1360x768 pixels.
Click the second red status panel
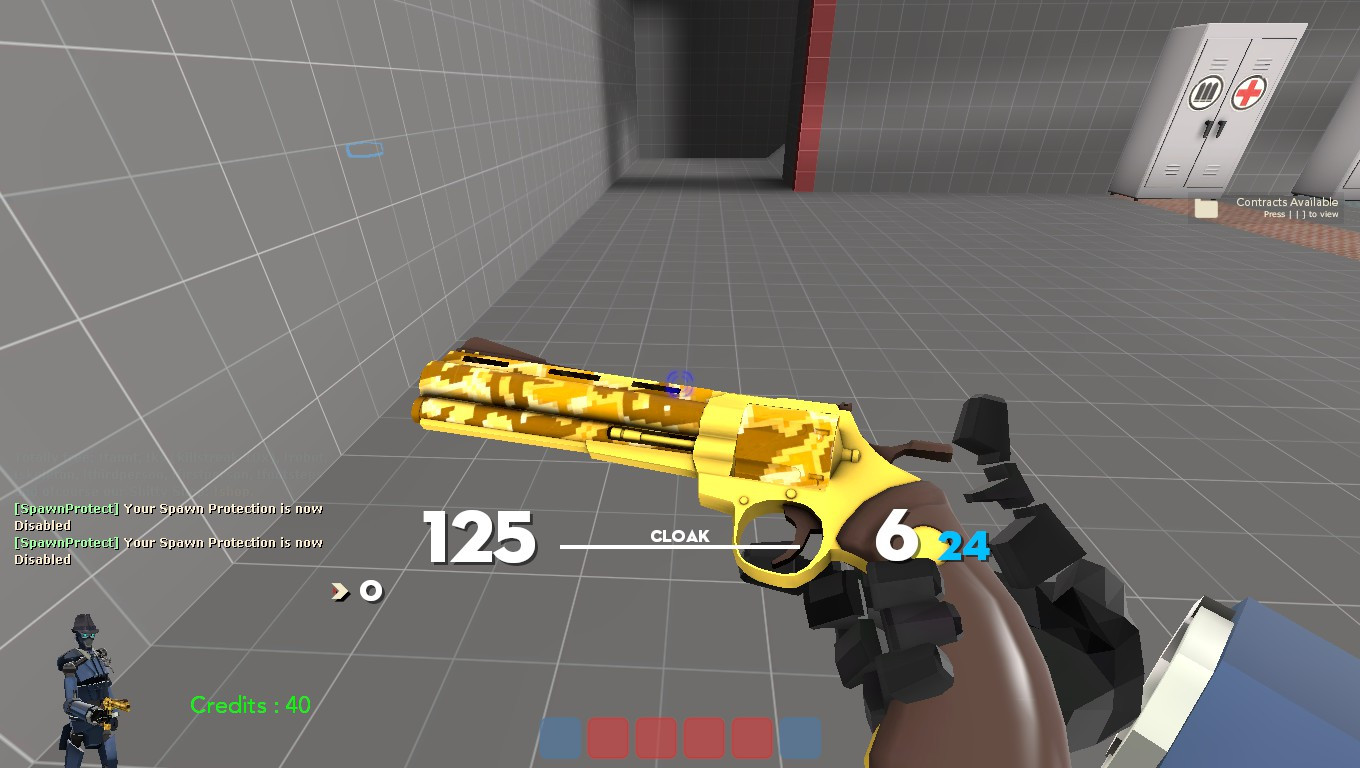(656, 737)
